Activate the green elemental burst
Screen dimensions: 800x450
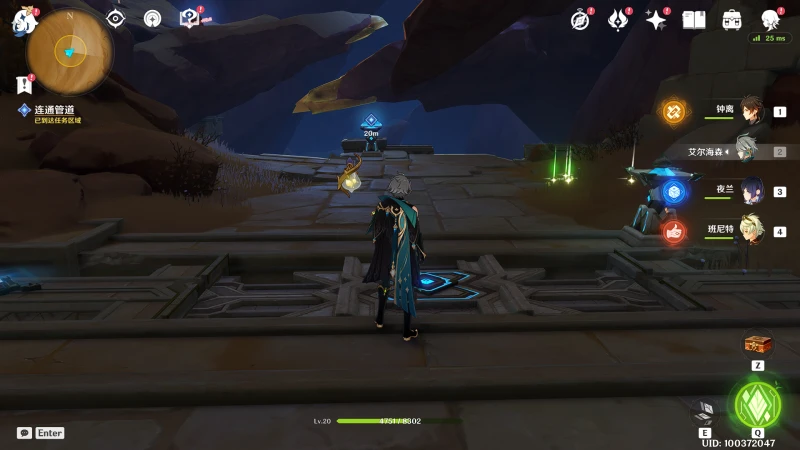[757, 404]
